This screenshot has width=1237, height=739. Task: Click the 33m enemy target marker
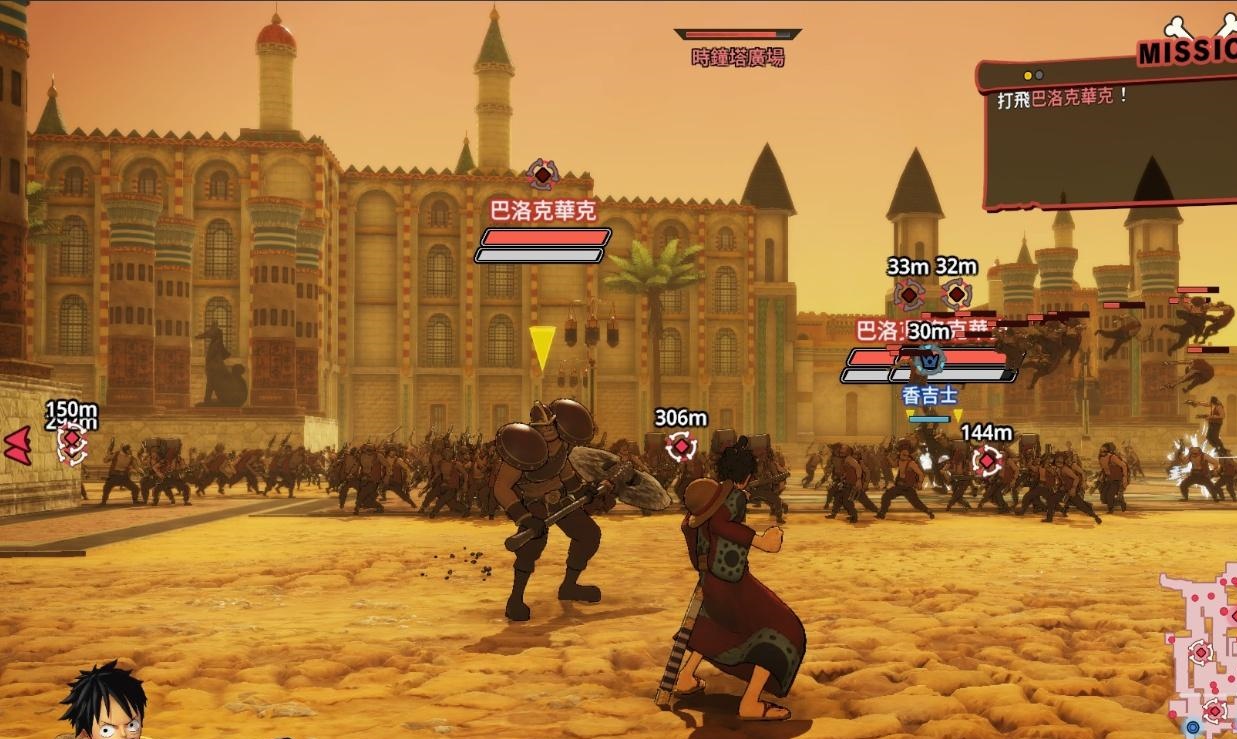tap(908, 294)
